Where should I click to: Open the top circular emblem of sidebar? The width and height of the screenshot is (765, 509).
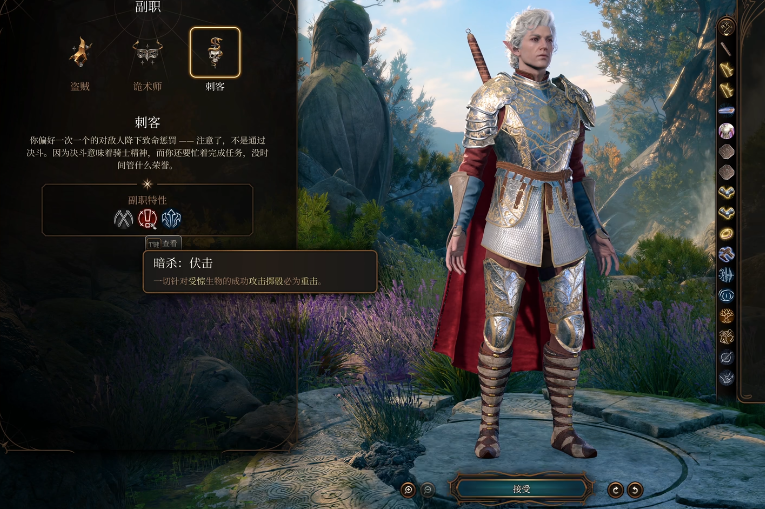(727, 27)
